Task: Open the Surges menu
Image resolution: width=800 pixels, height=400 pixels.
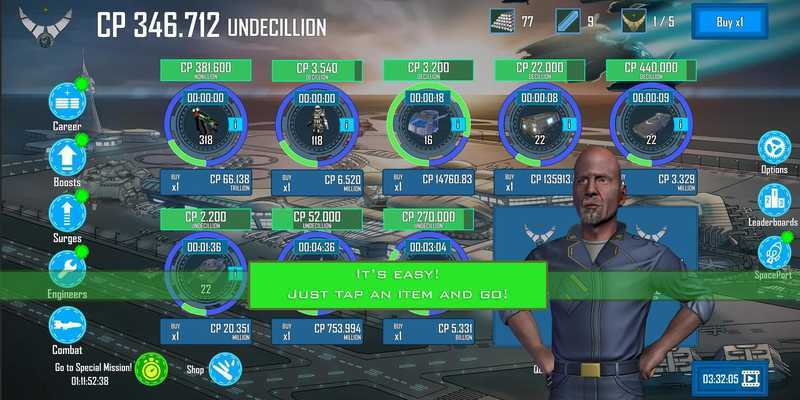Action: point(67,214)
